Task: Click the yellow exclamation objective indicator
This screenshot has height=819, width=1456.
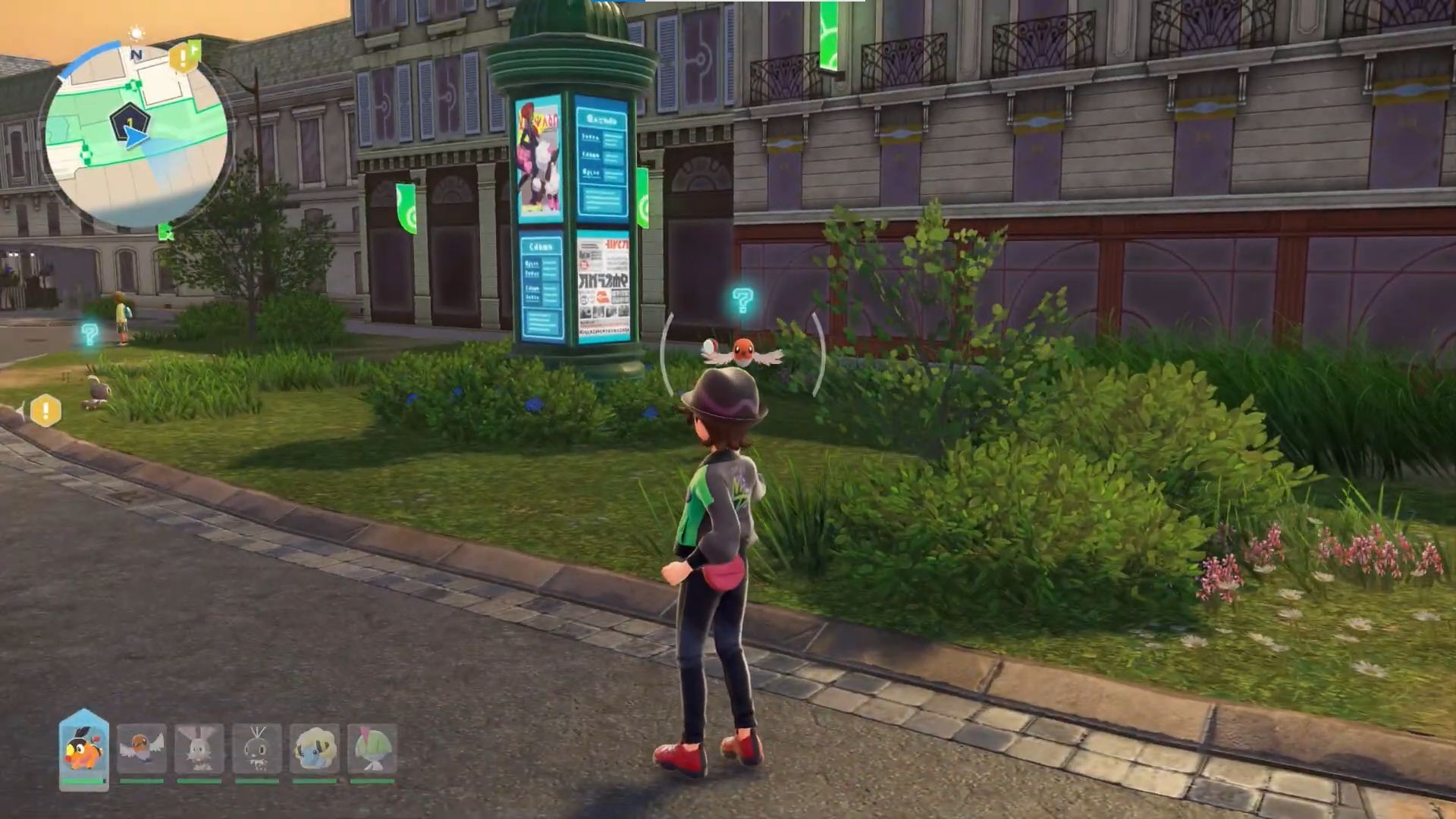Action: [x=45, y=411]
